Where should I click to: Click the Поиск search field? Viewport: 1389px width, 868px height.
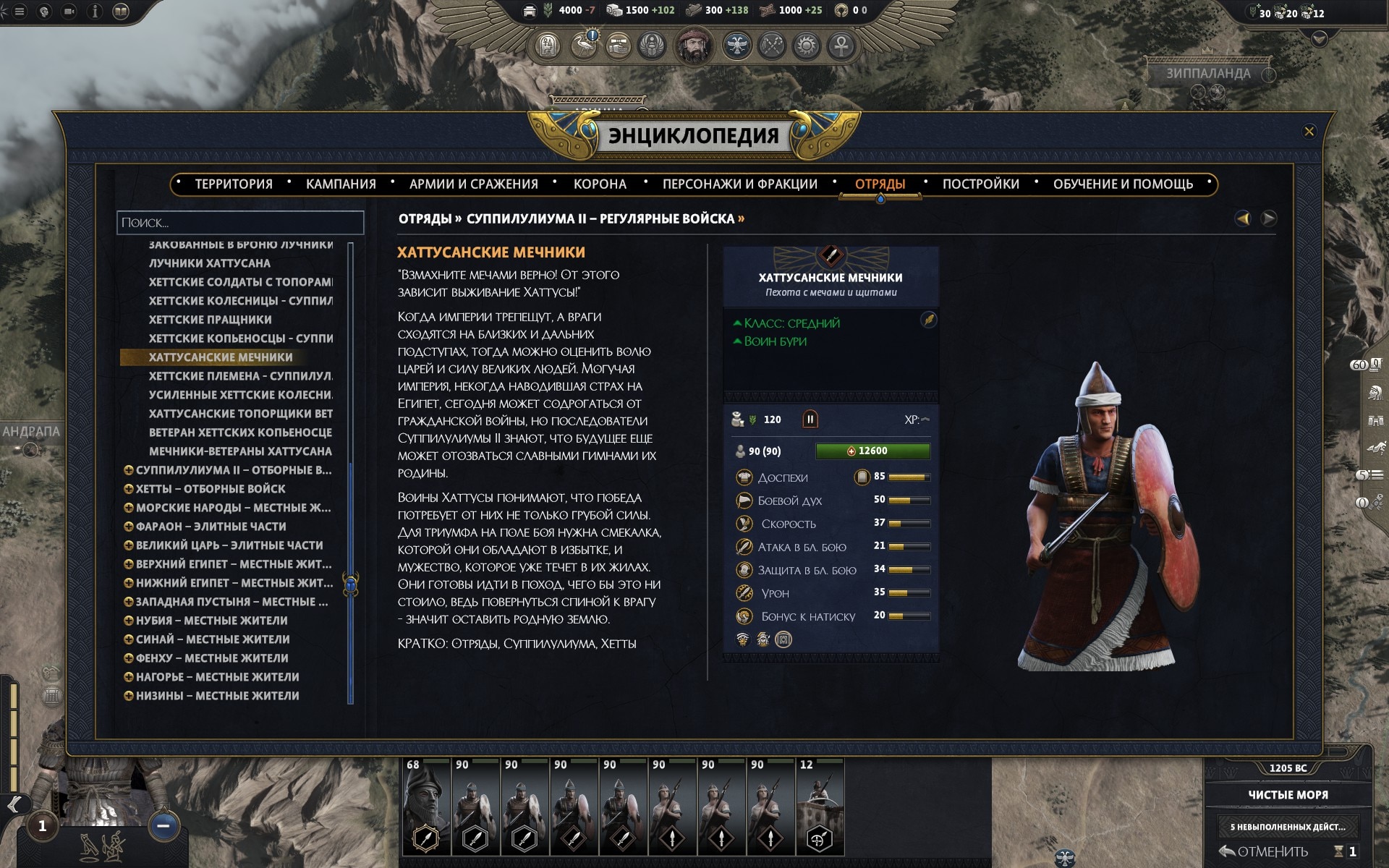click(x=240, y=223)
